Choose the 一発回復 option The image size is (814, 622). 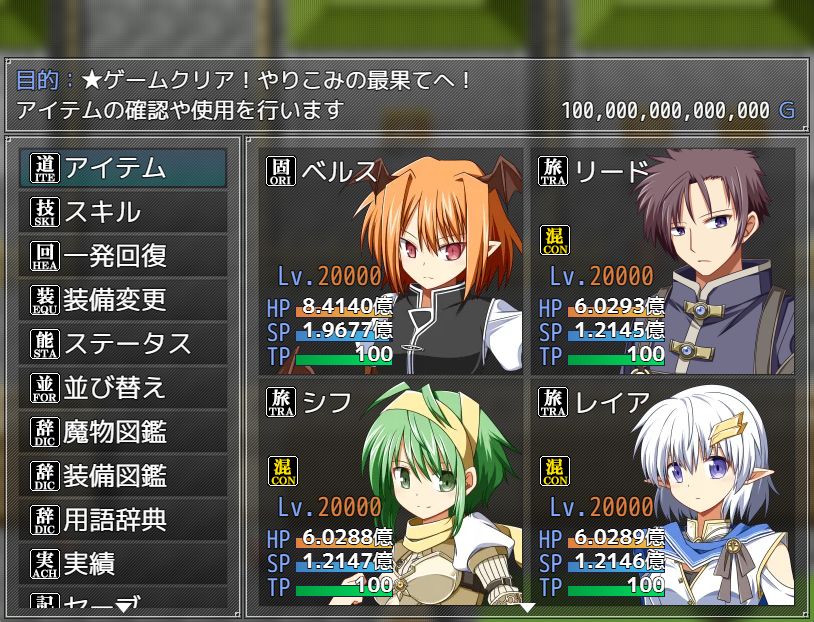coord(123,256)
